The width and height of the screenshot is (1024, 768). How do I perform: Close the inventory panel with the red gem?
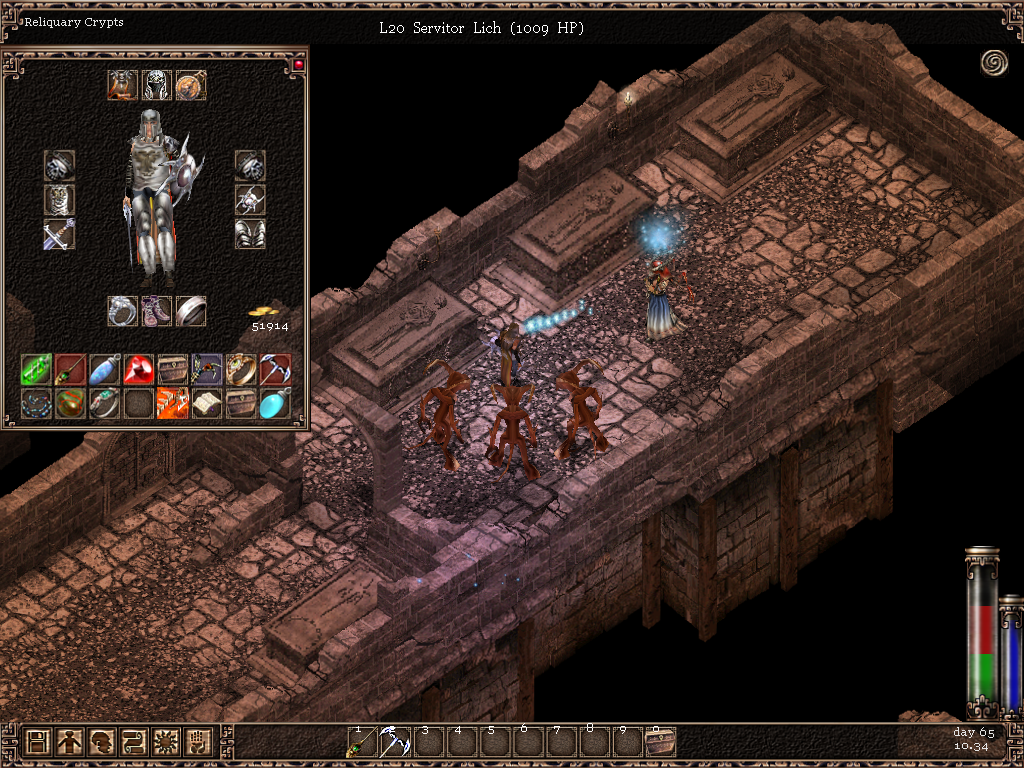point(298,65)
